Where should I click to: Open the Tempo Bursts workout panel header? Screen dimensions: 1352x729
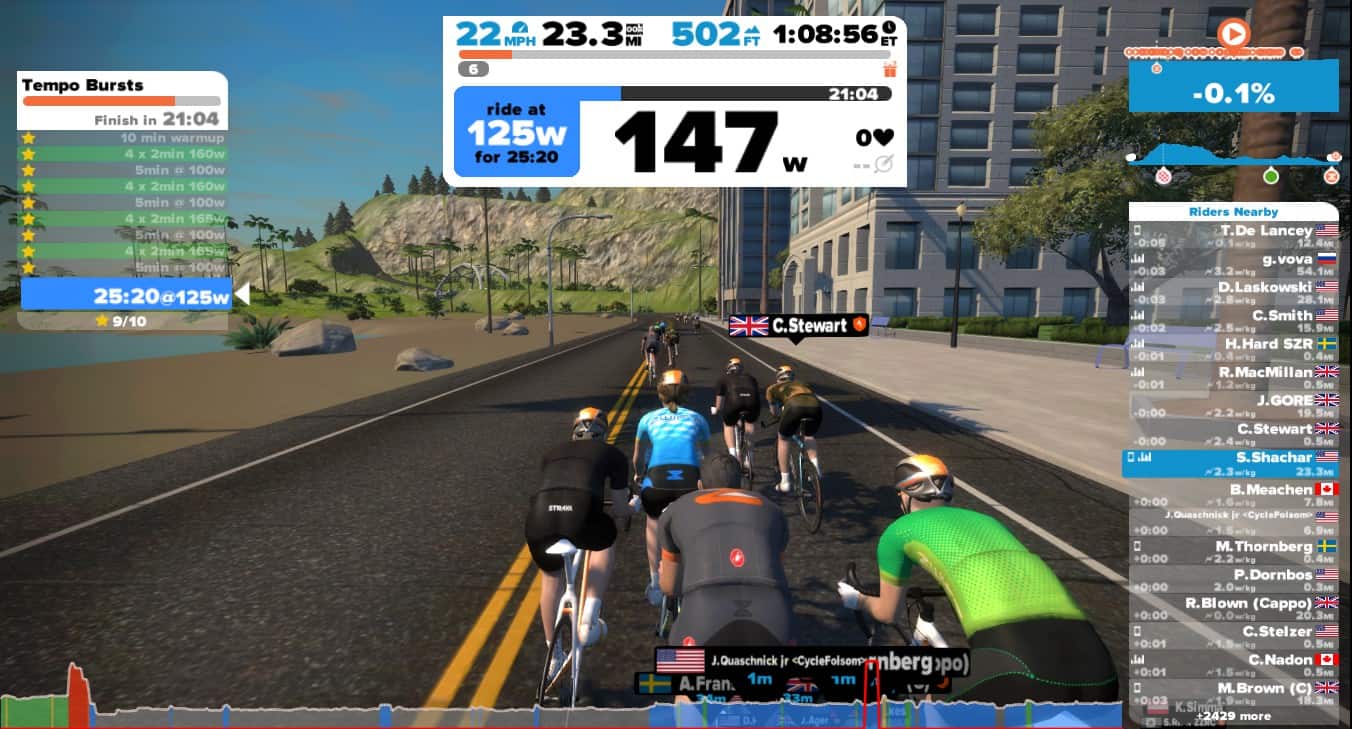click(x=122, y=86)
